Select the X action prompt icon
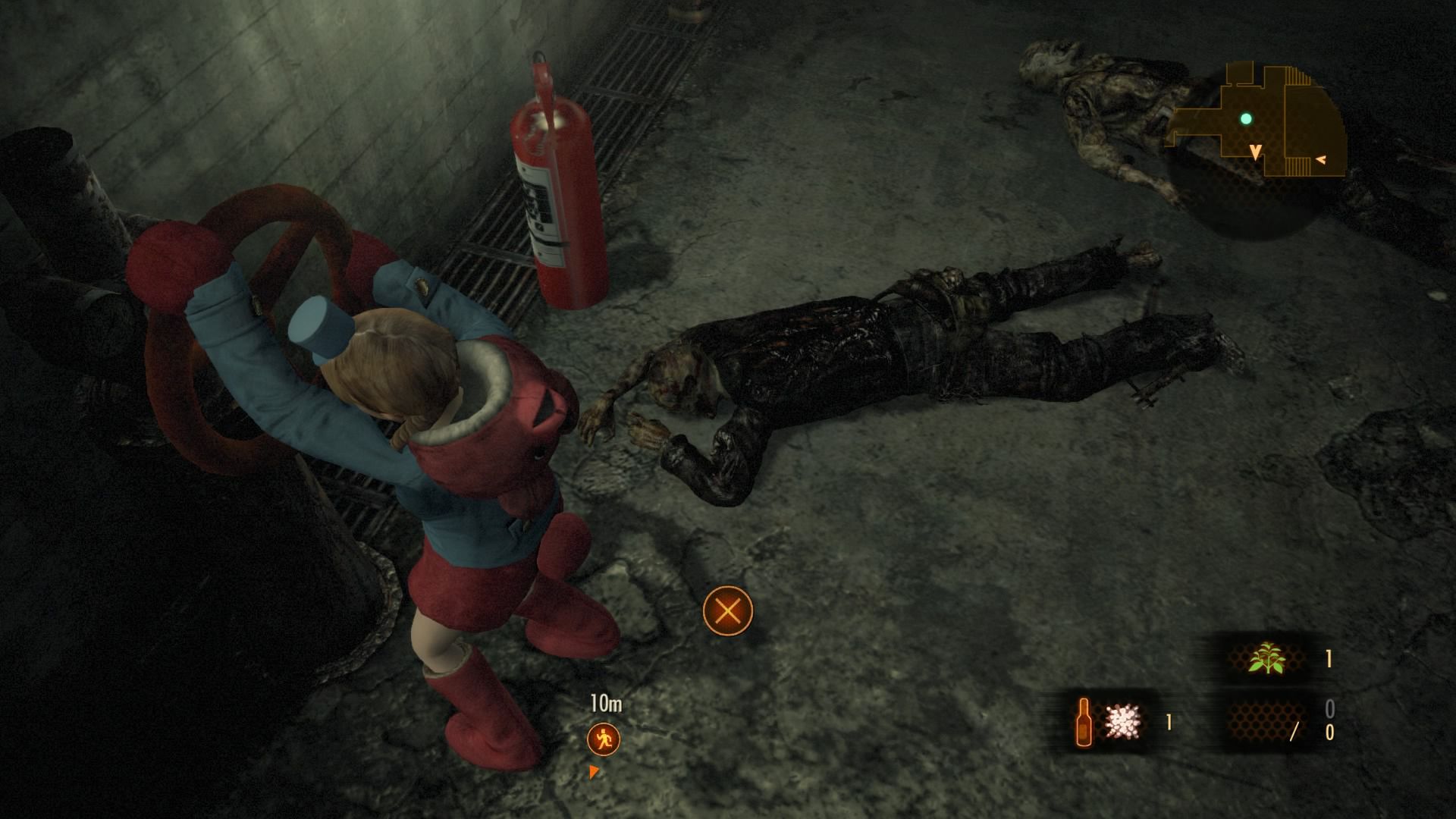The image size is (1456, 819). point(727,611)
